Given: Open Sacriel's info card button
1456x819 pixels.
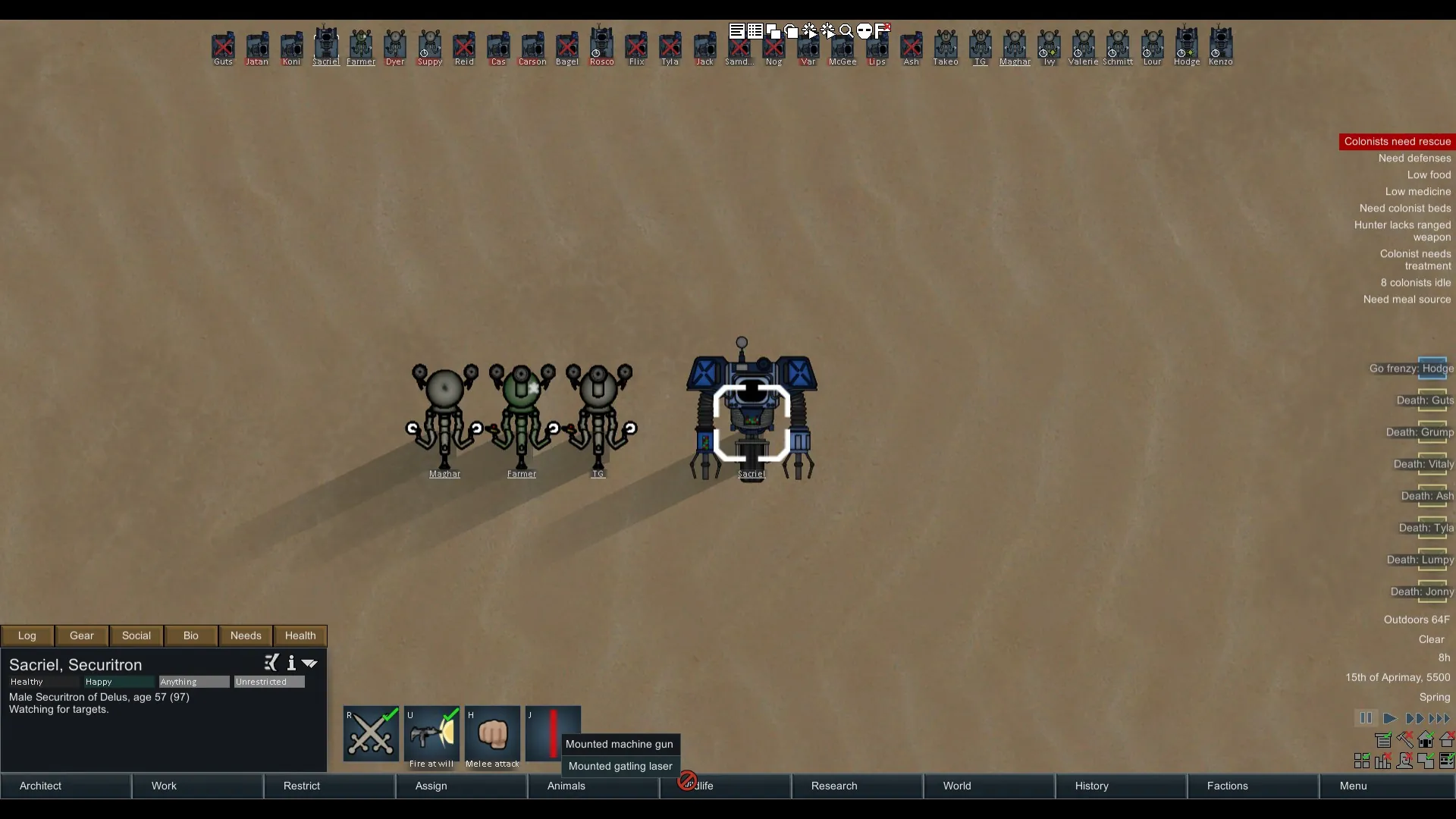Looking at the screenshot, I should [291, 664].
